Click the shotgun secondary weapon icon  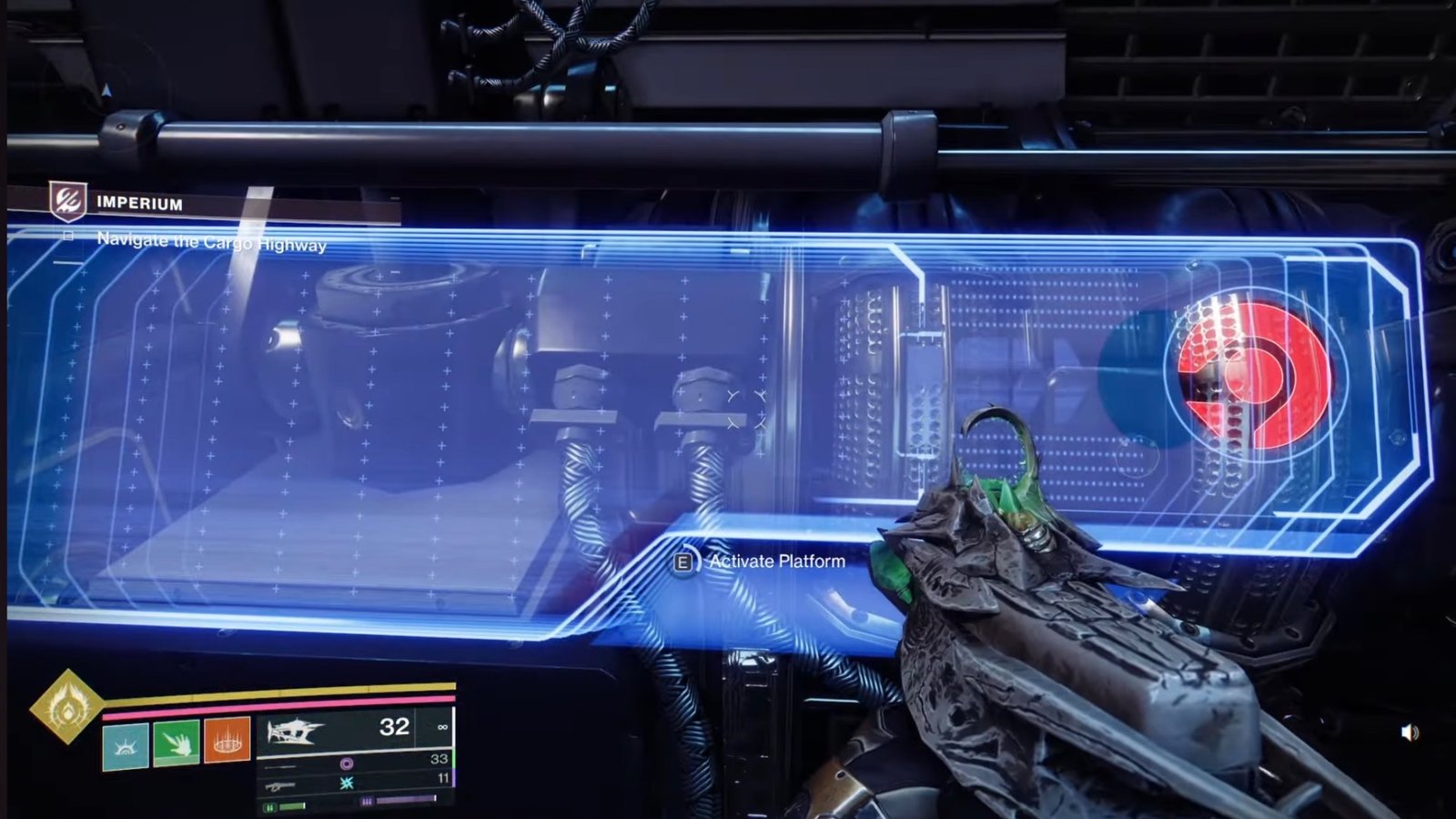280,786
